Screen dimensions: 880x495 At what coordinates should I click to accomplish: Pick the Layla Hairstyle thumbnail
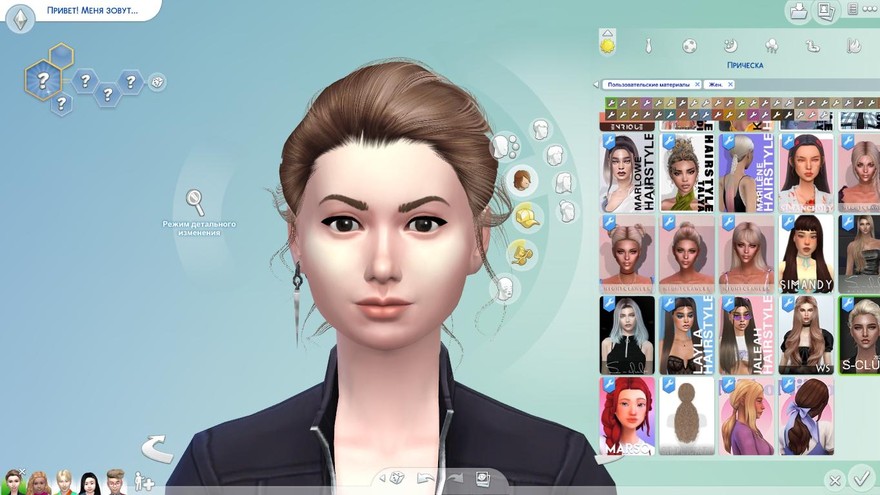pyautogui.click(x=686, y=334)
